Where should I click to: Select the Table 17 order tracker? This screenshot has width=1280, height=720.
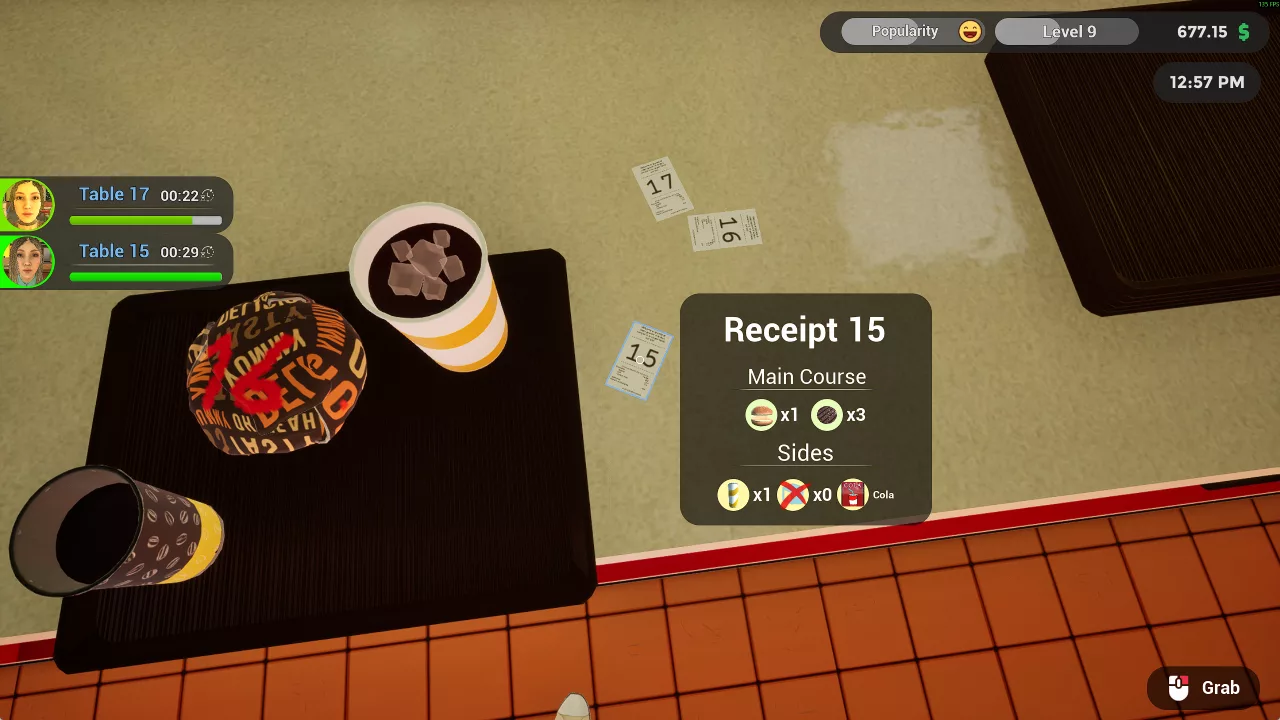(x=145, y=203)
